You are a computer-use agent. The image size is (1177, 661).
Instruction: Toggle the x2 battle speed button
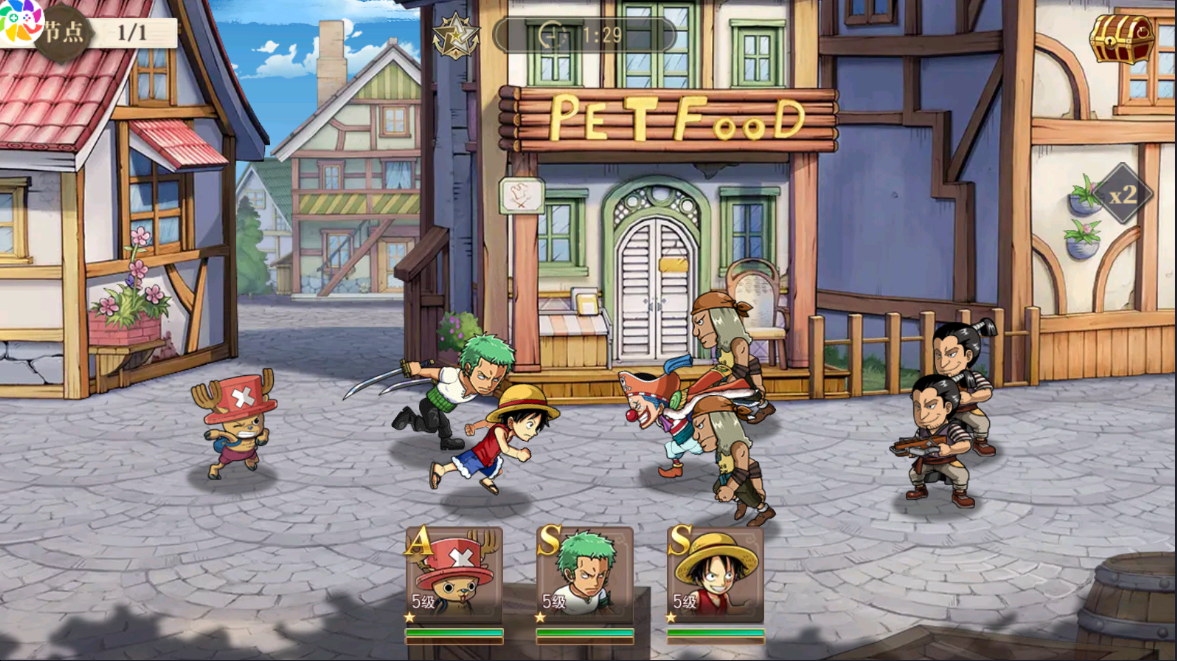click(x=1122, y=195)
